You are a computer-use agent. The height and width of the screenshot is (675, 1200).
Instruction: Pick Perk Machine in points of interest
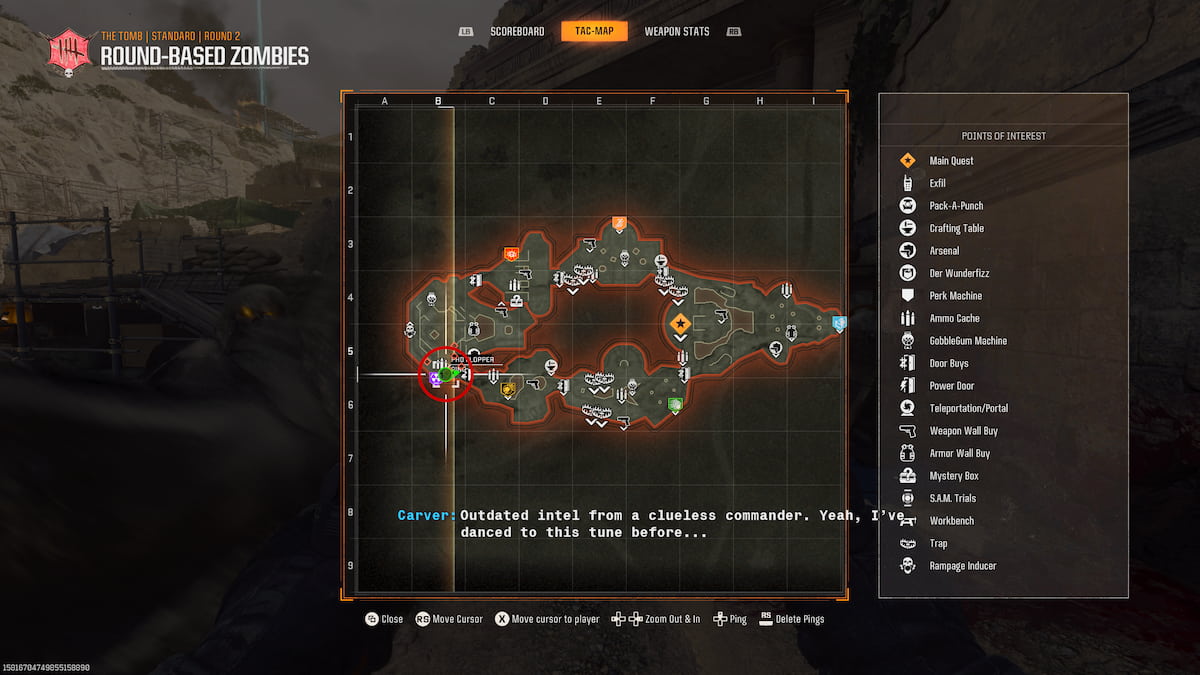pyautogui.click(x=955, y=296)
